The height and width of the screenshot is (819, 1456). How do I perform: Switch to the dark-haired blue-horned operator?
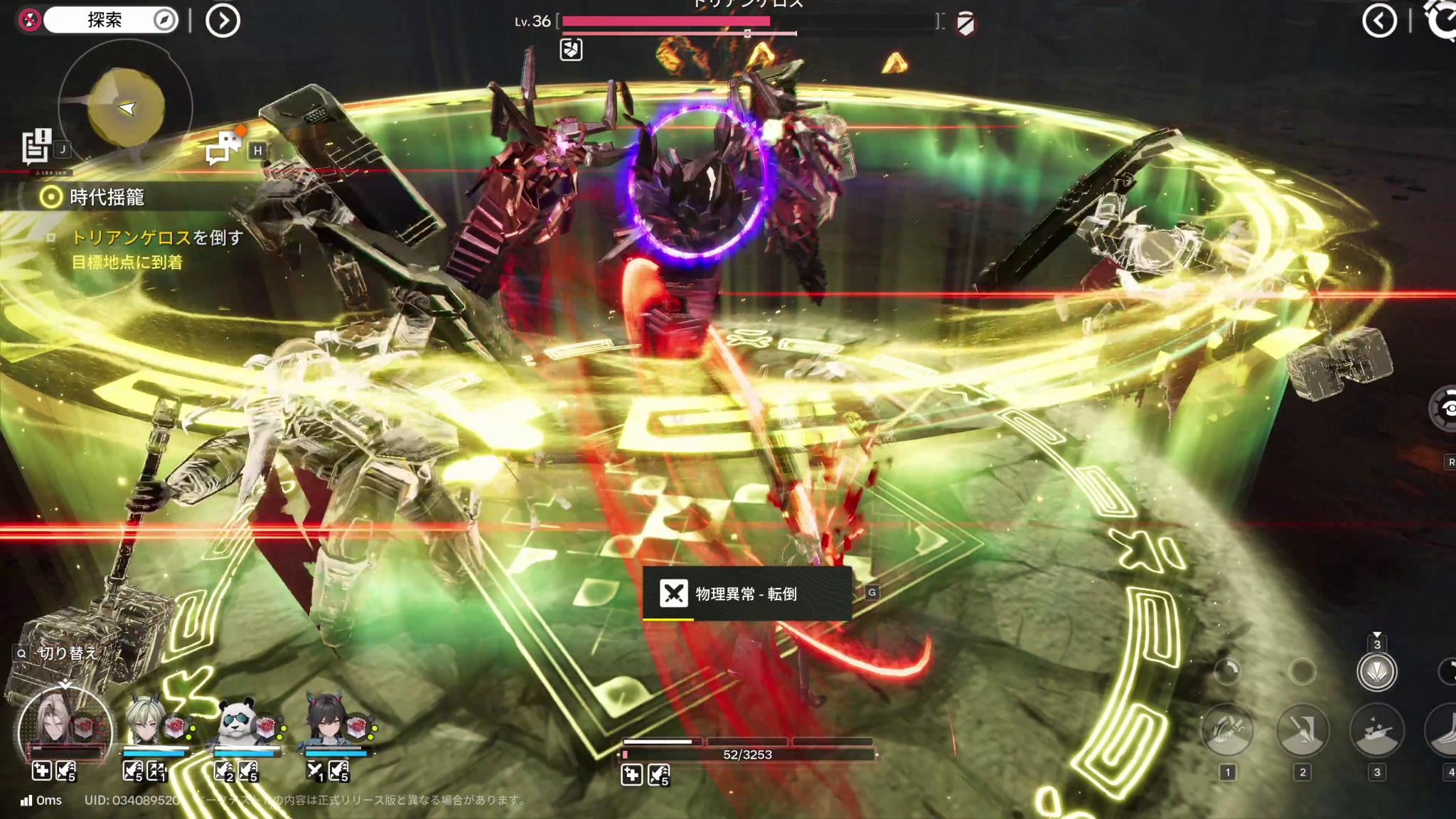point(328,722)
